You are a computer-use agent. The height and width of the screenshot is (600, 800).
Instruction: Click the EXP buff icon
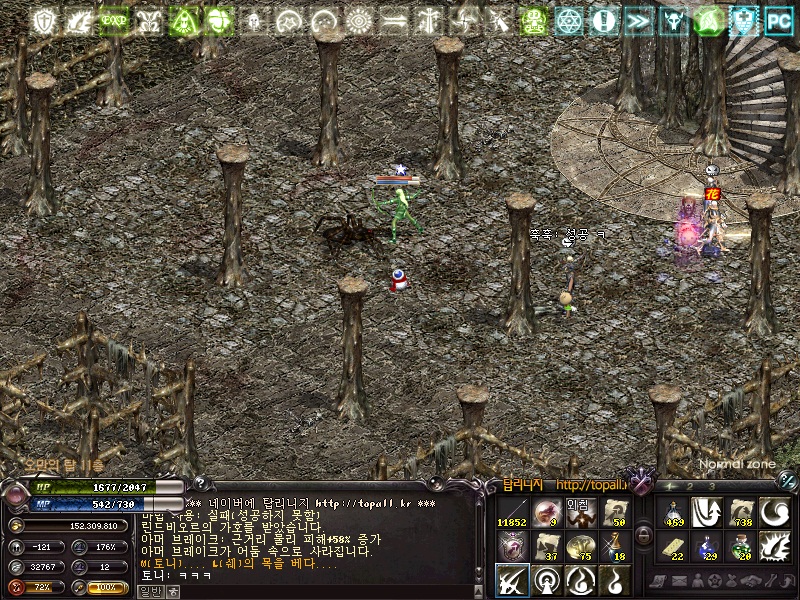[x=113, y=20]
